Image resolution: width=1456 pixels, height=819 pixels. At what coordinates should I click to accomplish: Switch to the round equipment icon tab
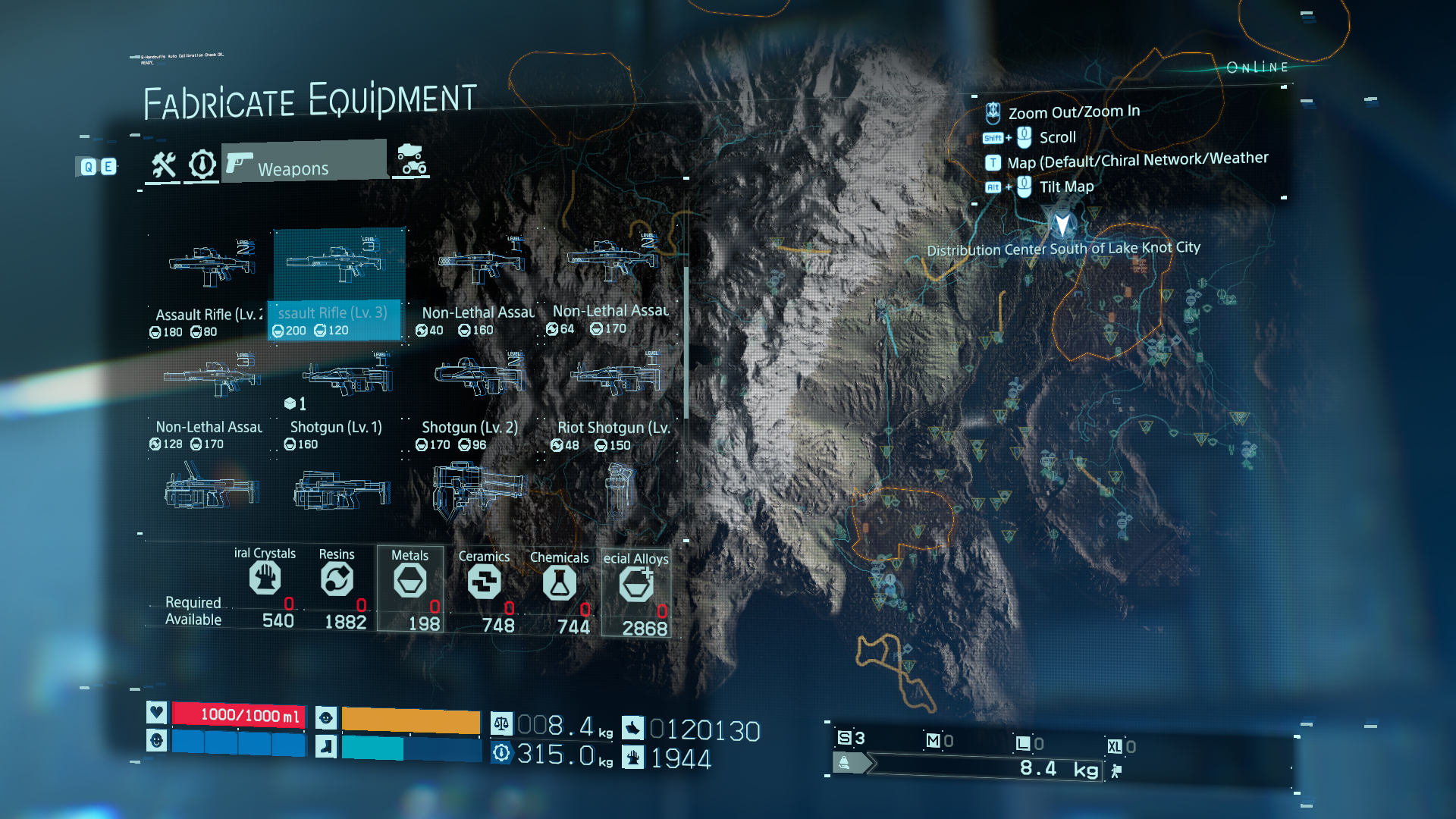click(202, 165)
